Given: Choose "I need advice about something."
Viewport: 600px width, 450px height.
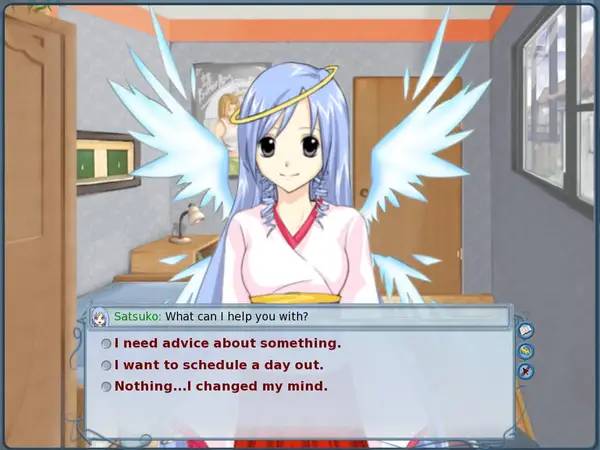Looking at the screenshot, I should [227, 343].
